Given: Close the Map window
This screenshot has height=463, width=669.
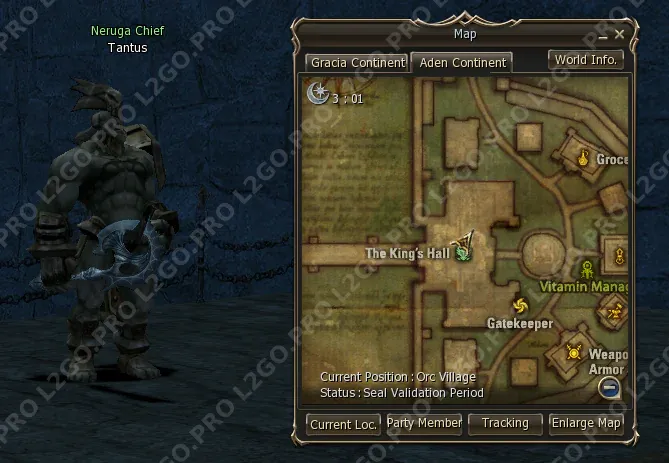Looking at the screenshot, I should (x=619, y=34).
